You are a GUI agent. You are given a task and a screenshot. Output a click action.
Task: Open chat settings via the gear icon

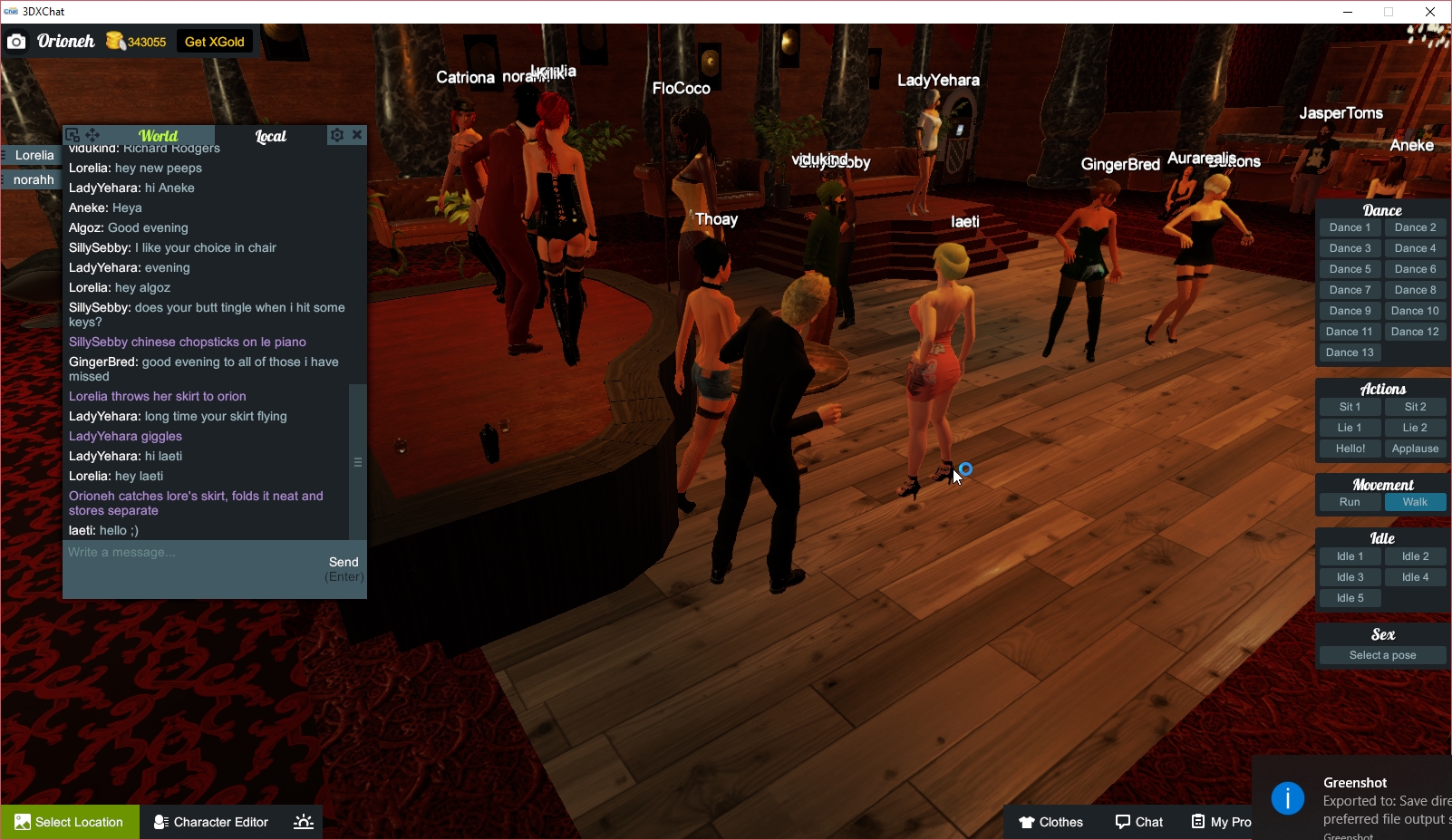(336, 134)
